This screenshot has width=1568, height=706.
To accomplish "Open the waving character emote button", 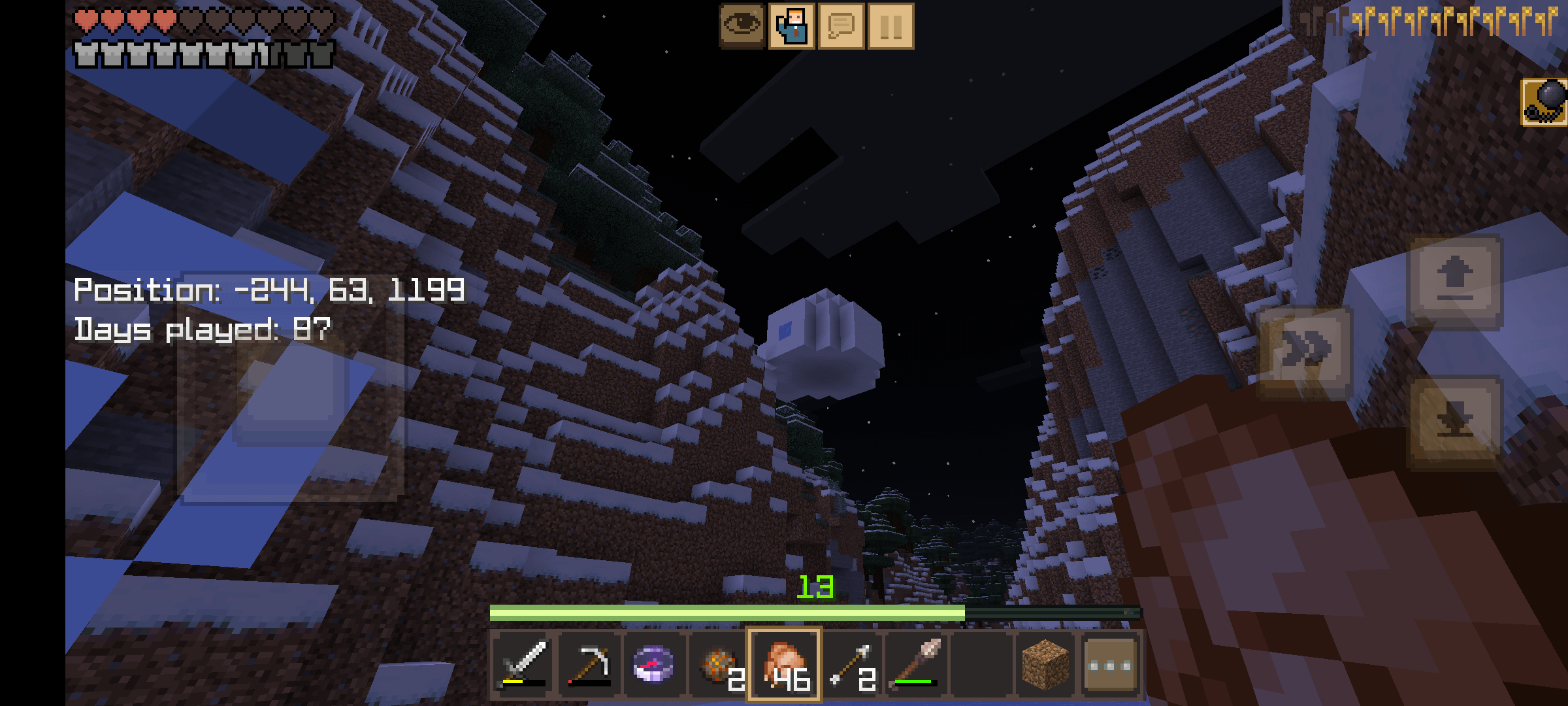I will (x=792, y=26).
